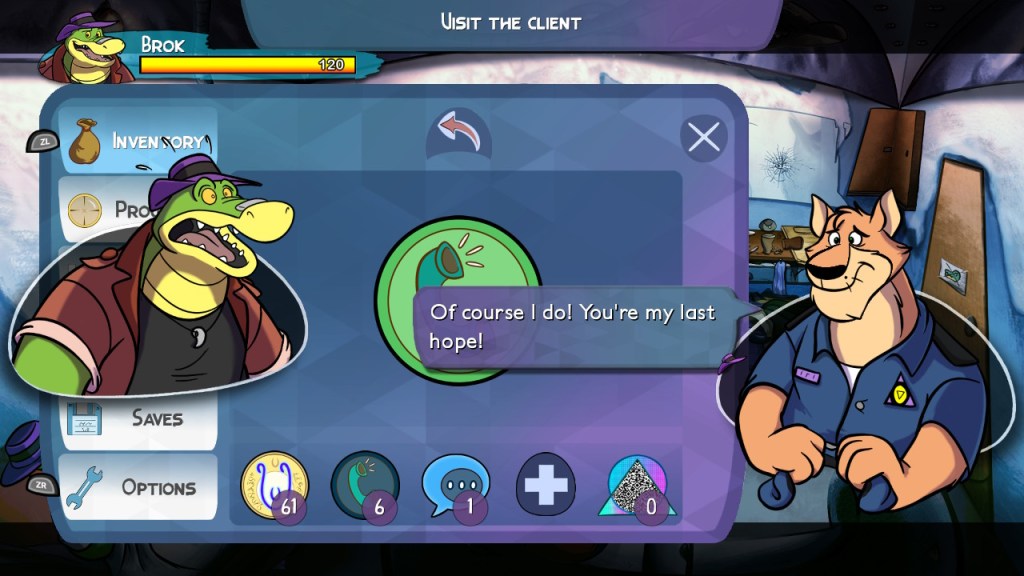Close the menu with the X button
The width and height of the screenshot is (1024, 576).
704,137
